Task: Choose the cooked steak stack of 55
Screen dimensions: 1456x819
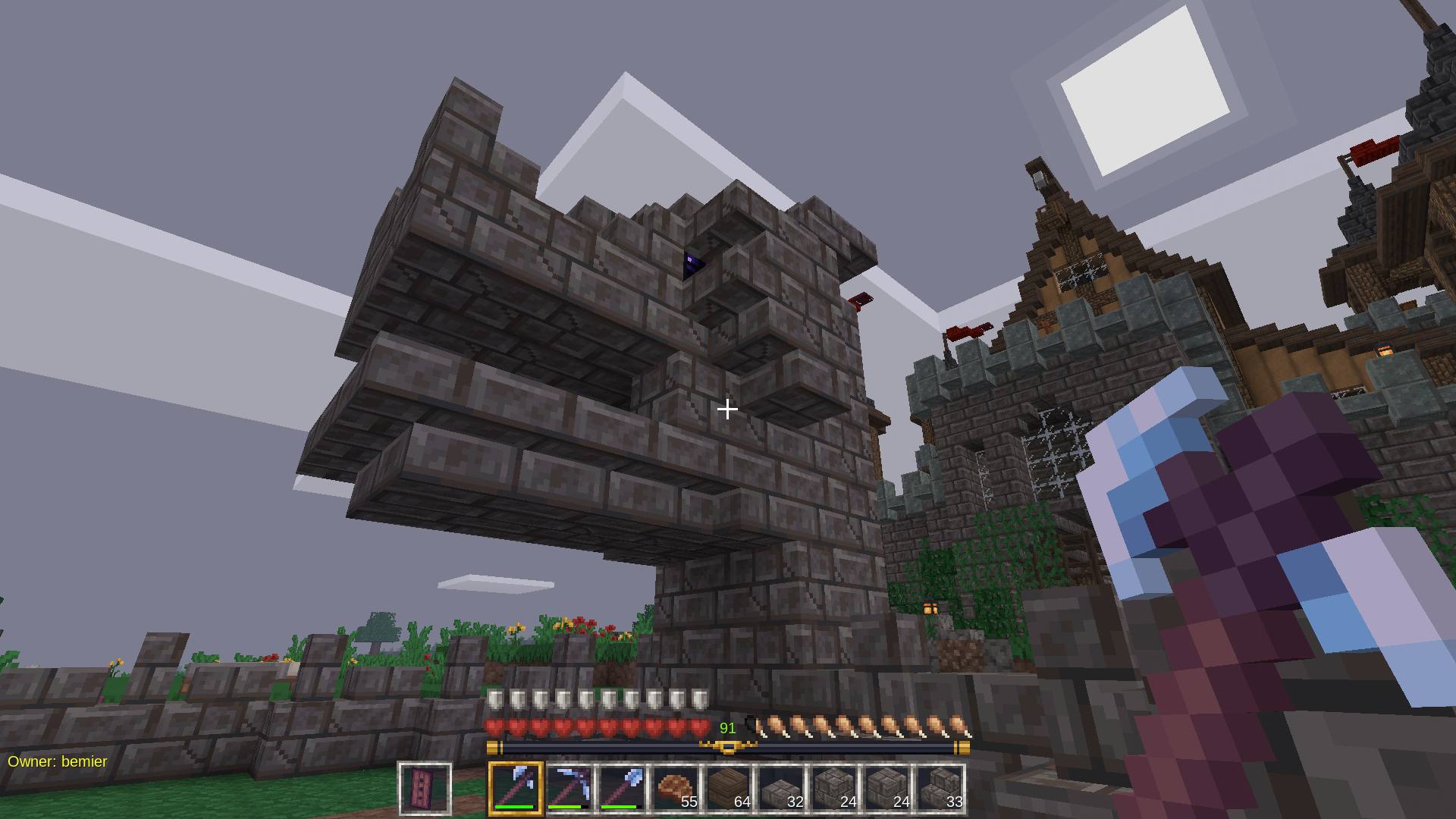Action: [675, 789]
